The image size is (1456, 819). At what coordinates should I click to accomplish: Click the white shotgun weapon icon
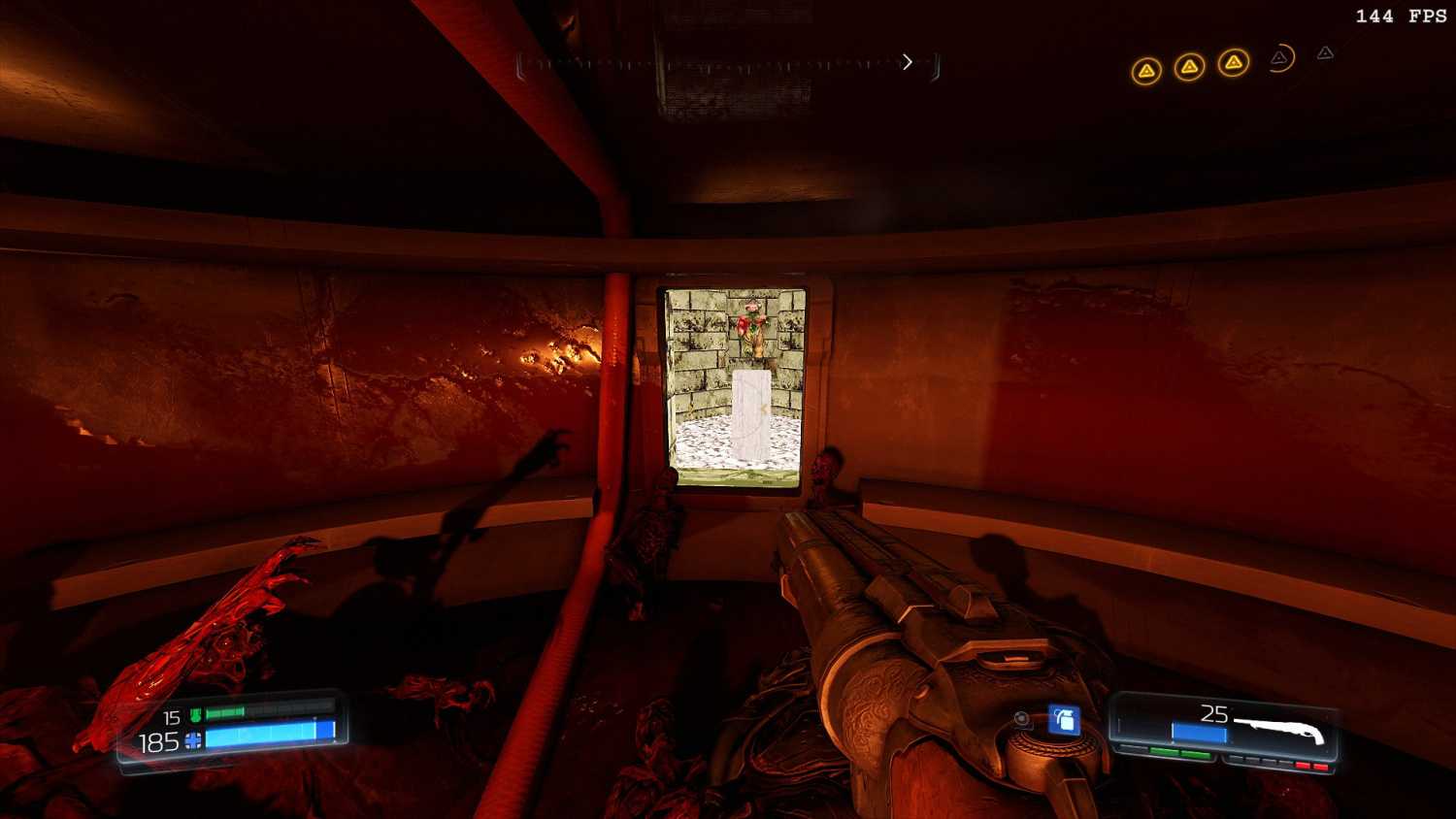coord(1278,730)
